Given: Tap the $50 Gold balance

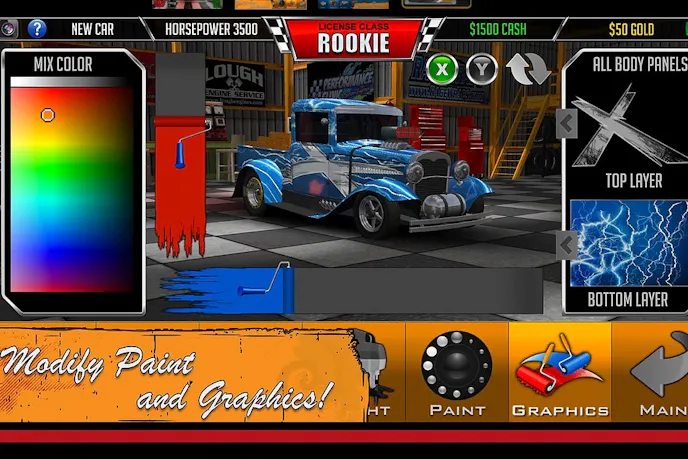Looking at the screenshot, I should 631,29.
